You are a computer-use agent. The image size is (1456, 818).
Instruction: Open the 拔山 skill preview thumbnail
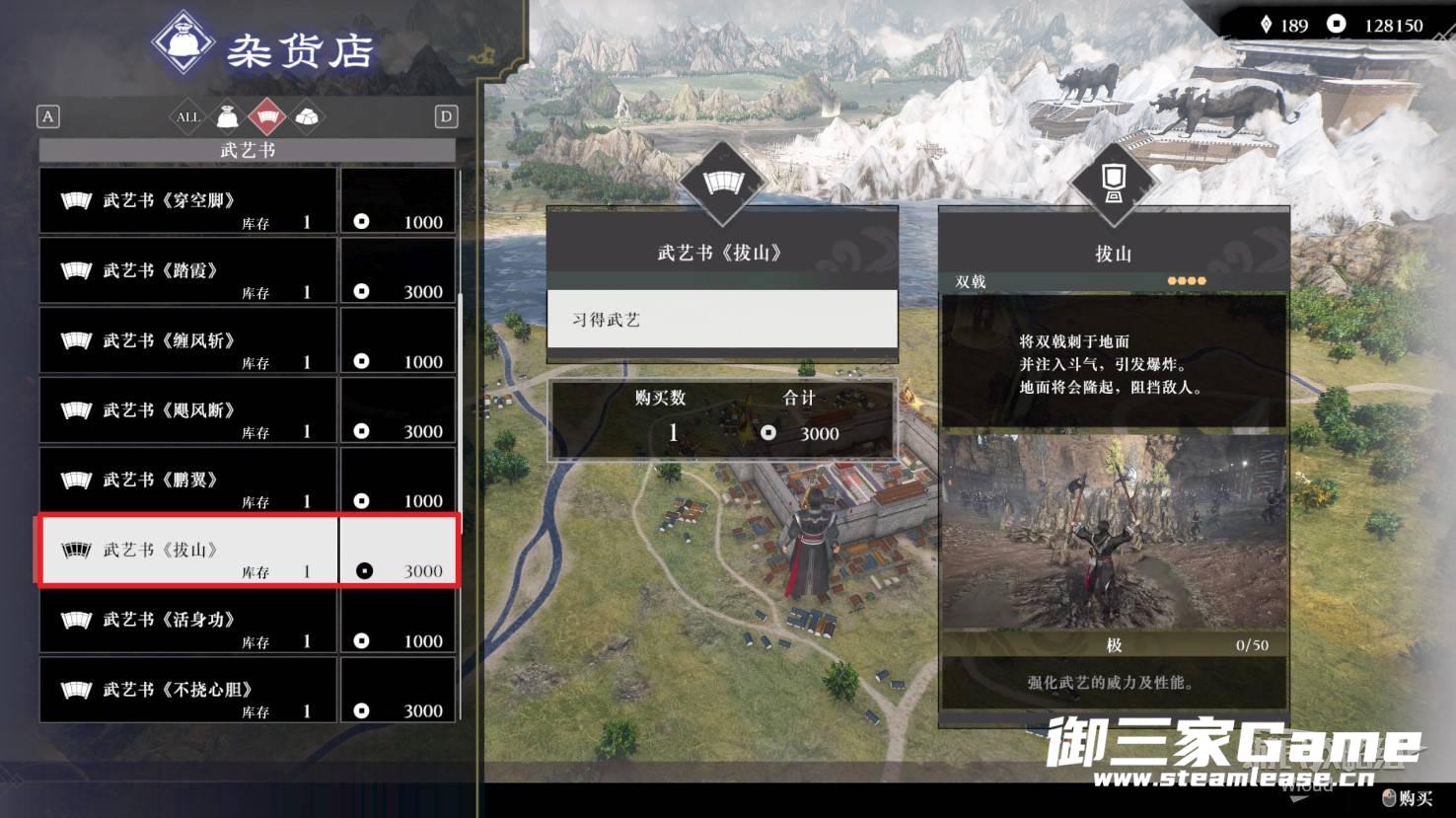(1113, 533)
